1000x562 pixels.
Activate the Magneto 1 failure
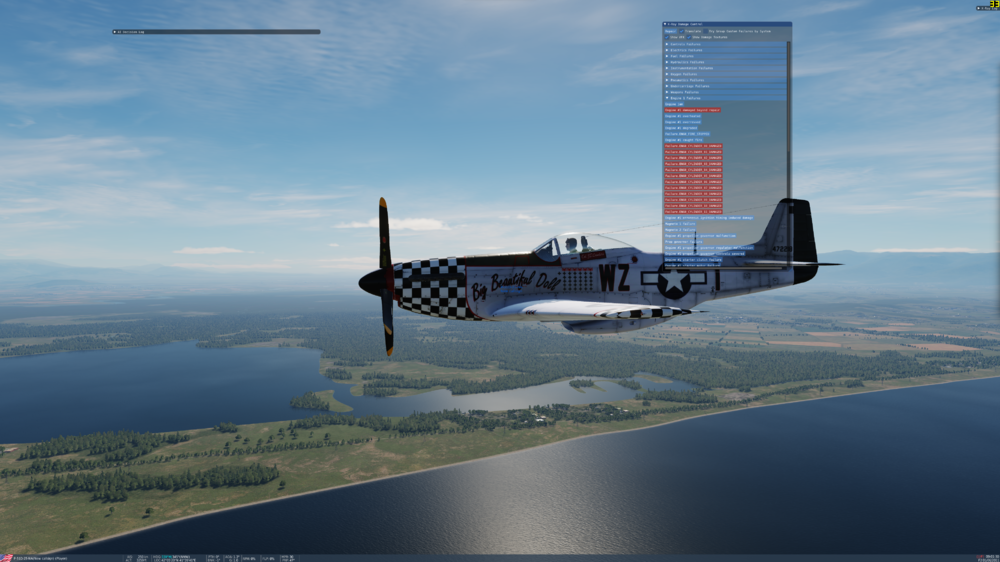680,224
